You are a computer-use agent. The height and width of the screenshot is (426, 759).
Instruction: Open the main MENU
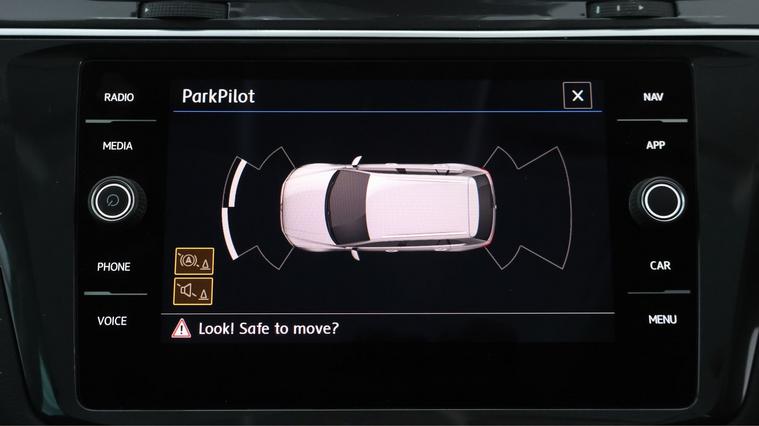click(662, 320)
